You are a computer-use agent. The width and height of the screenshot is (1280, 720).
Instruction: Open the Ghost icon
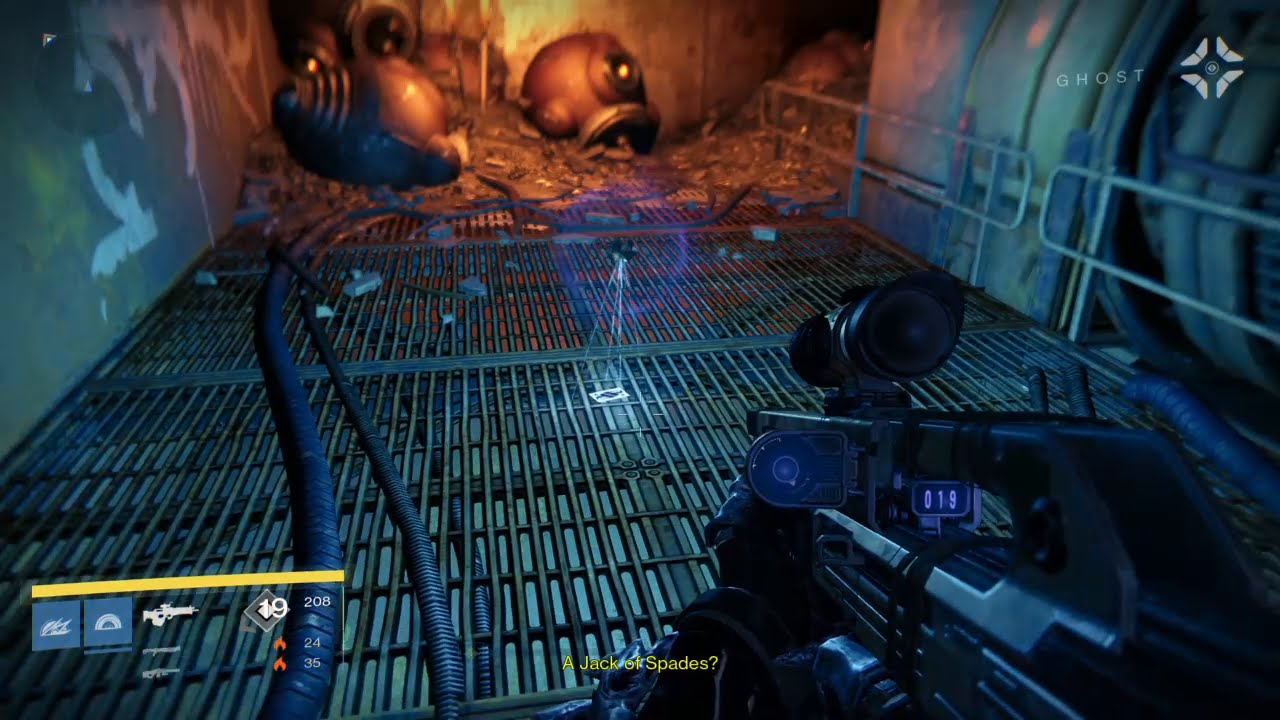(1210, 68)
